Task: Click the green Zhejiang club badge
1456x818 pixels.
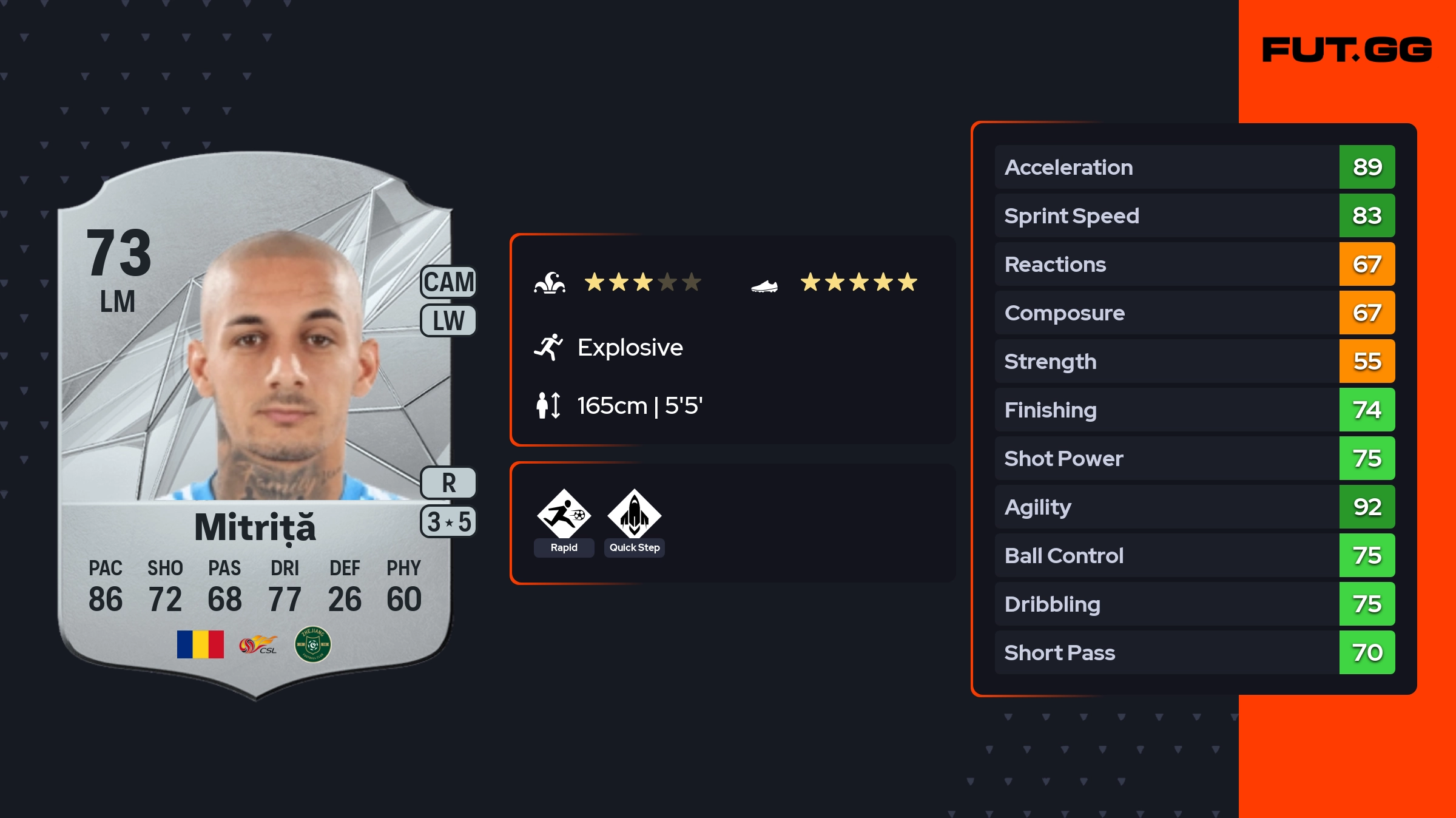Action: [312, 644]
